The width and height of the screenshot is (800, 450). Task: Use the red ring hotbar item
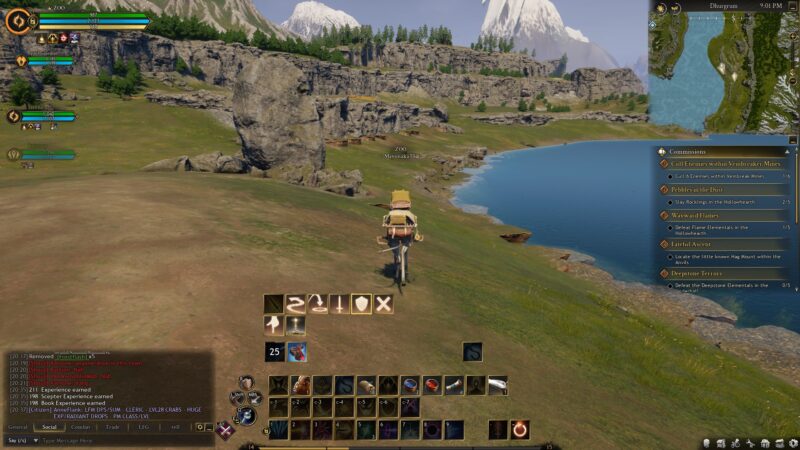[x=432, y=385]
